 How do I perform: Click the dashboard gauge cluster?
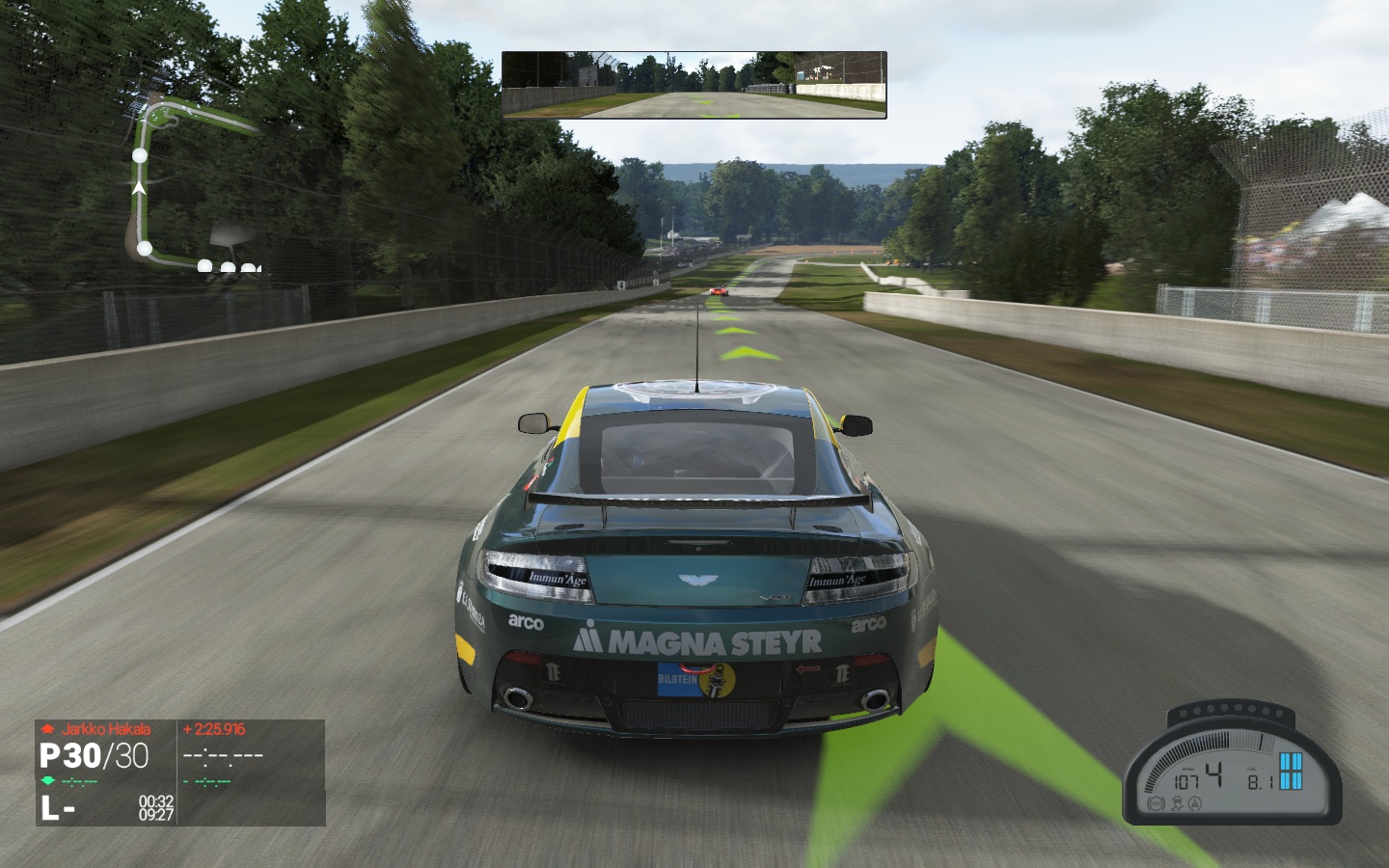click(x=1232, y=769)
